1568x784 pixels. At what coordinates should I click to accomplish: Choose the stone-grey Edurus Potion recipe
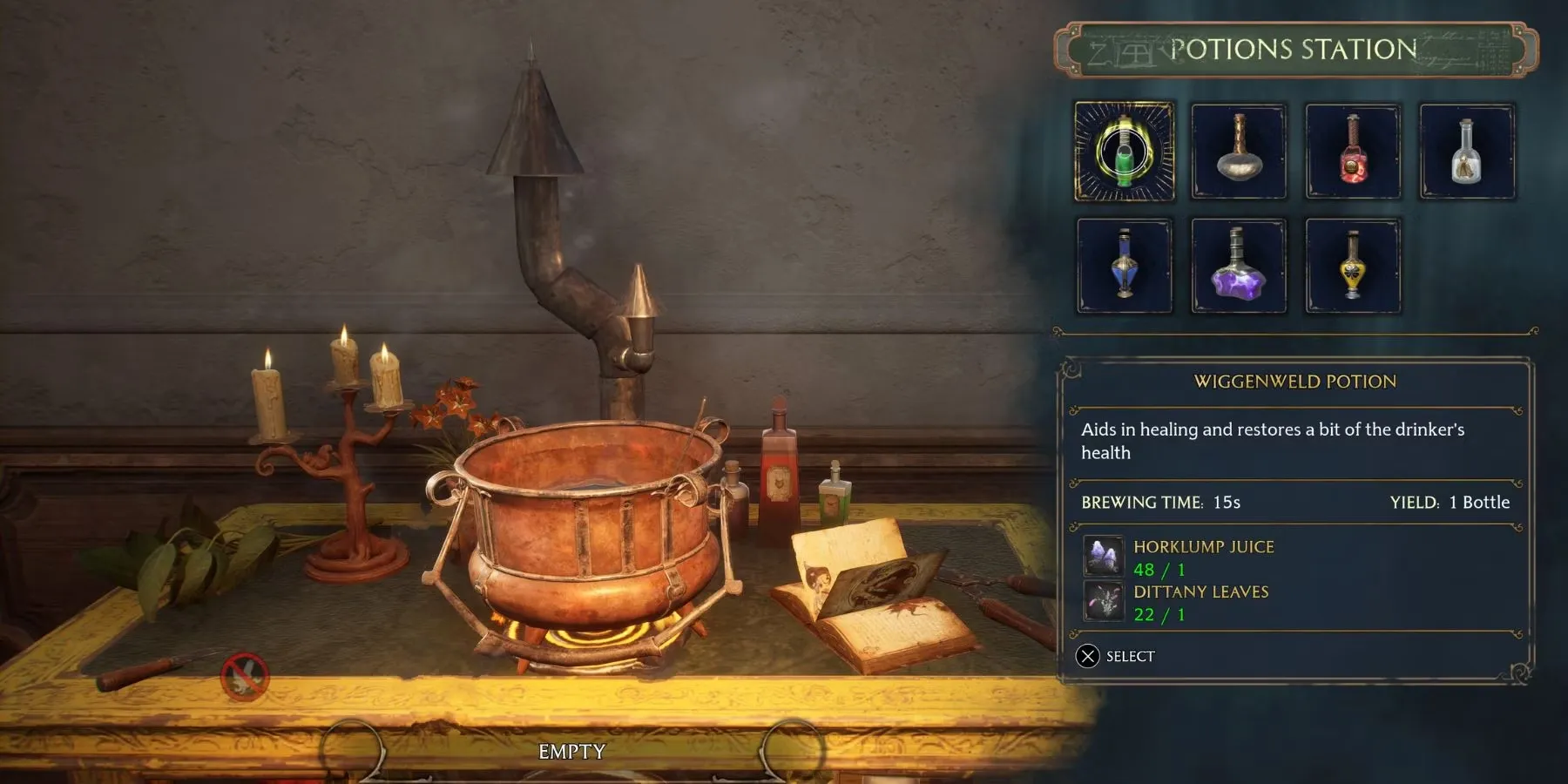pyautogui.click(x=1239, y=152)
